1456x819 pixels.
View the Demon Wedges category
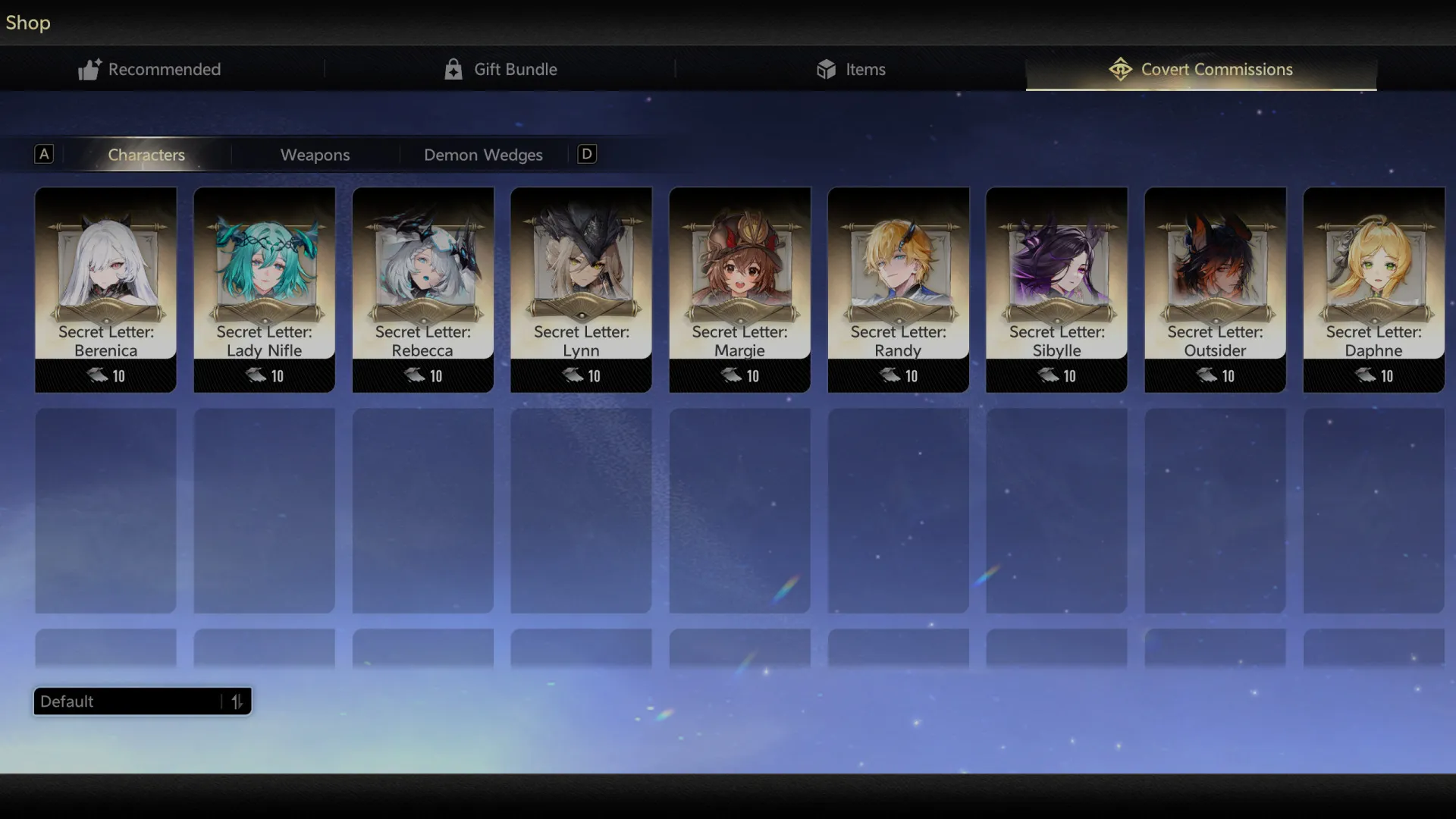483,155
